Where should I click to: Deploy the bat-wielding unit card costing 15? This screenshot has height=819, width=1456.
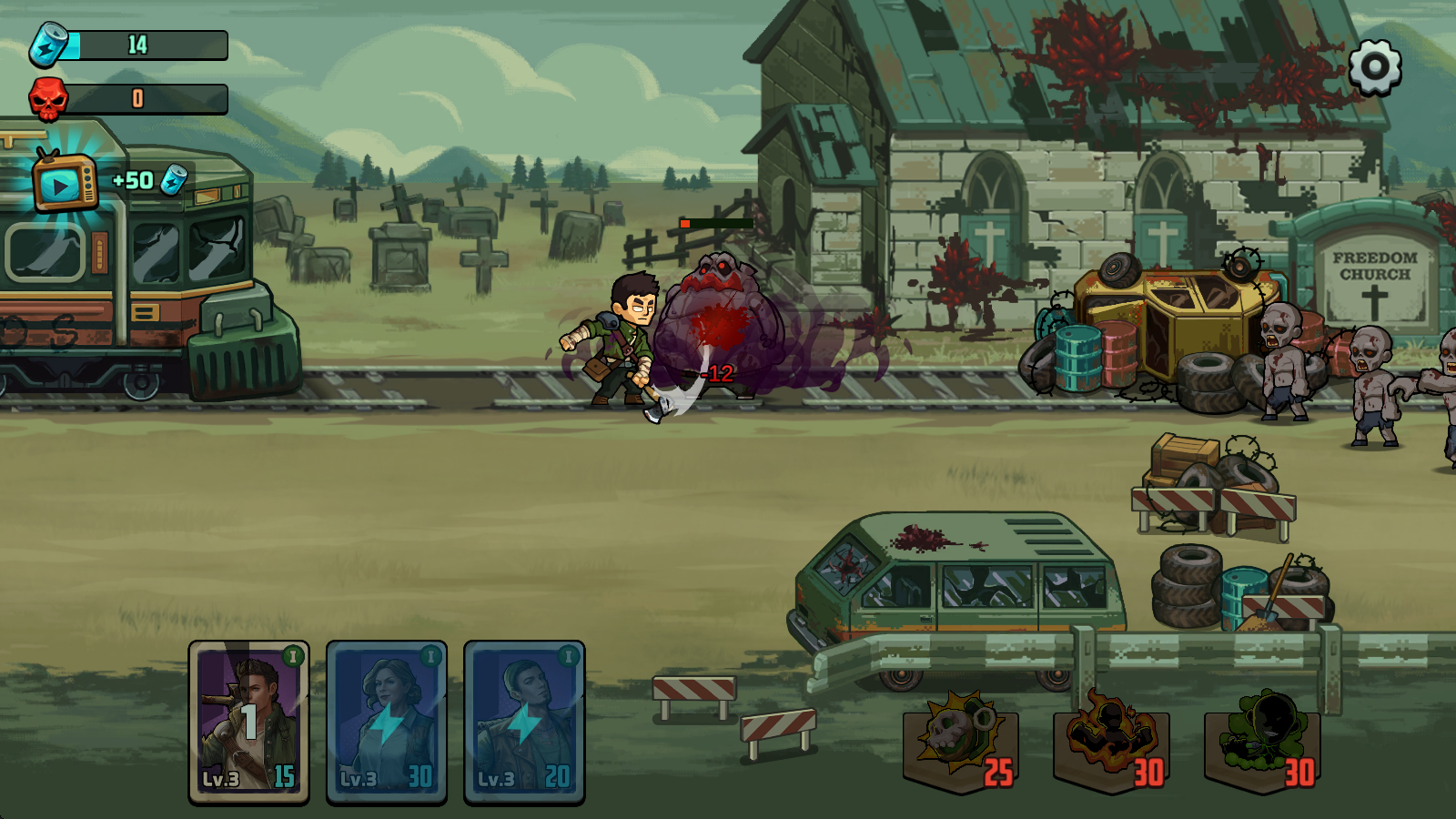tap(248, 722)
